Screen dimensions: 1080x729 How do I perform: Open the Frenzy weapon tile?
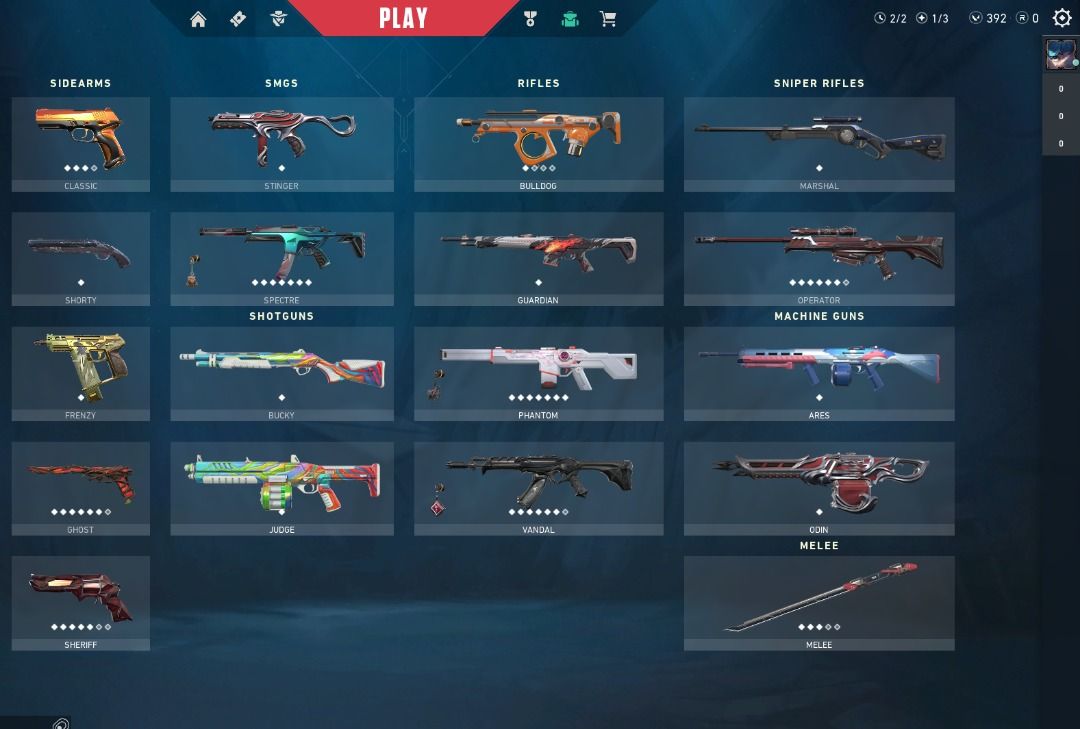(x=81, y=373)
